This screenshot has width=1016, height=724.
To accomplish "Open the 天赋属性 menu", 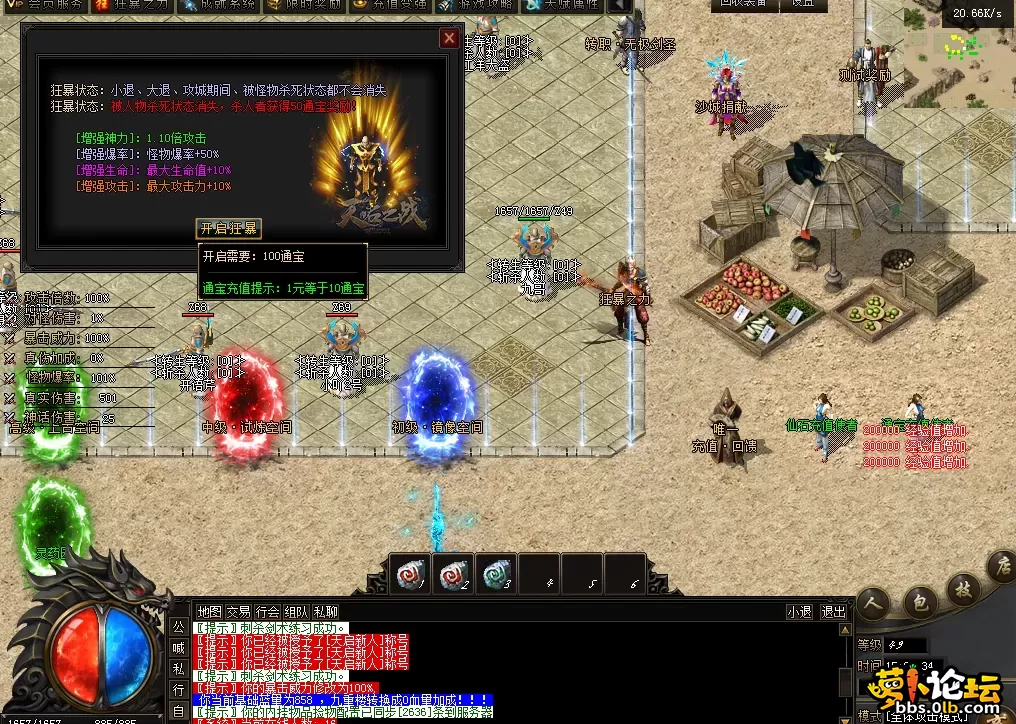I will click(562, 5).
